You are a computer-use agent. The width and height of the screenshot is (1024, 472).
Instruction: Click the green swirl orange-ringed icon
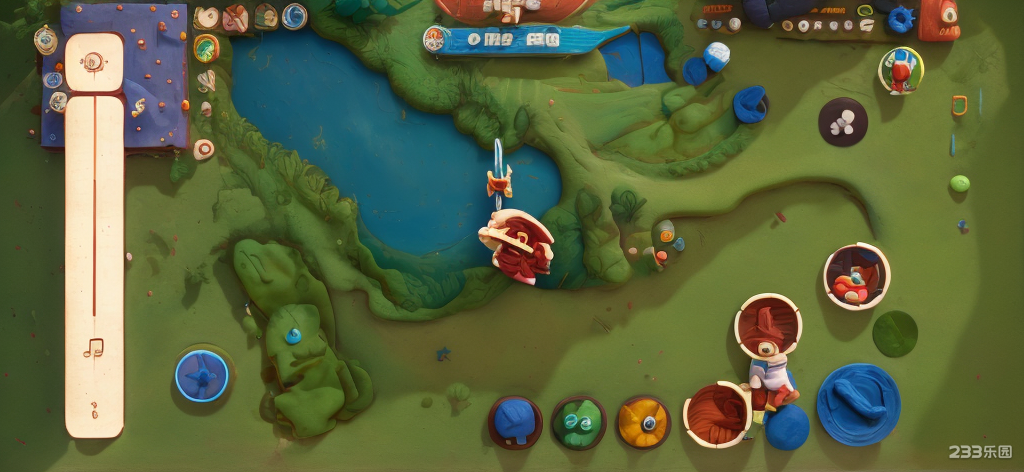[206, 48]
